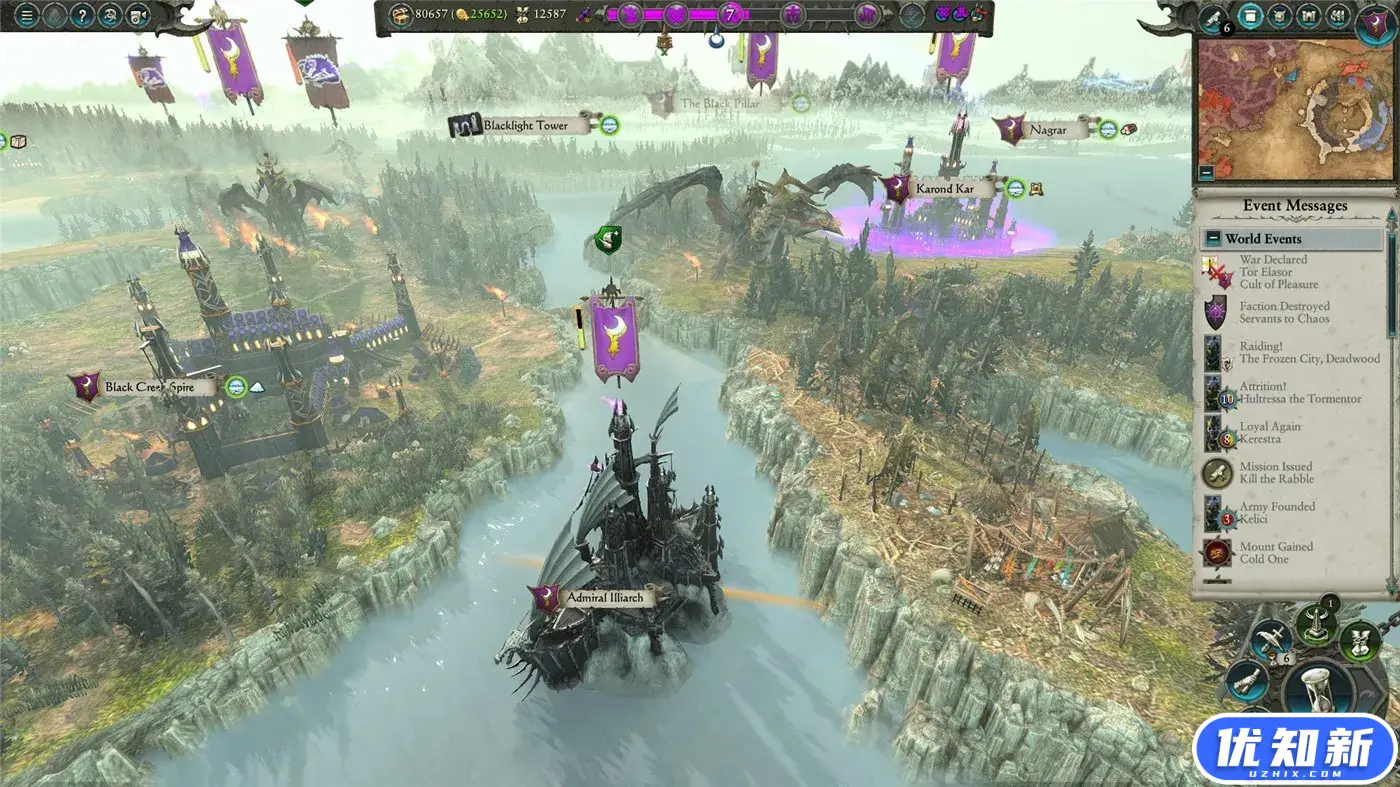1400x787 pixels.
Task: Open the game menu with the hamburger icon
Action: pyautogui.click(x=27, y=15)
